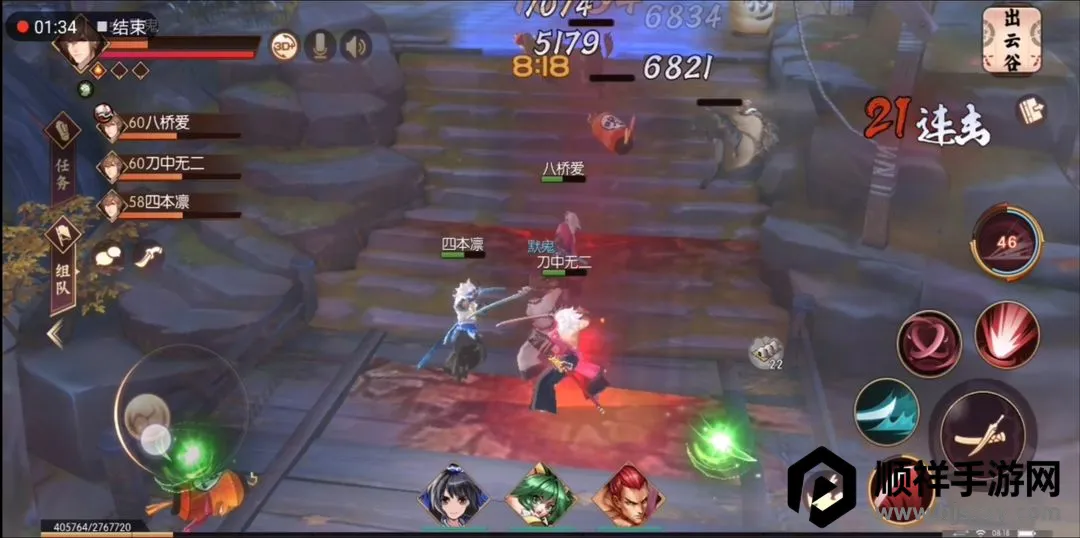Toggle the speaker sound icon
Image resolution: width=1080 pixels, height=538 pixels.
[355, 45]
